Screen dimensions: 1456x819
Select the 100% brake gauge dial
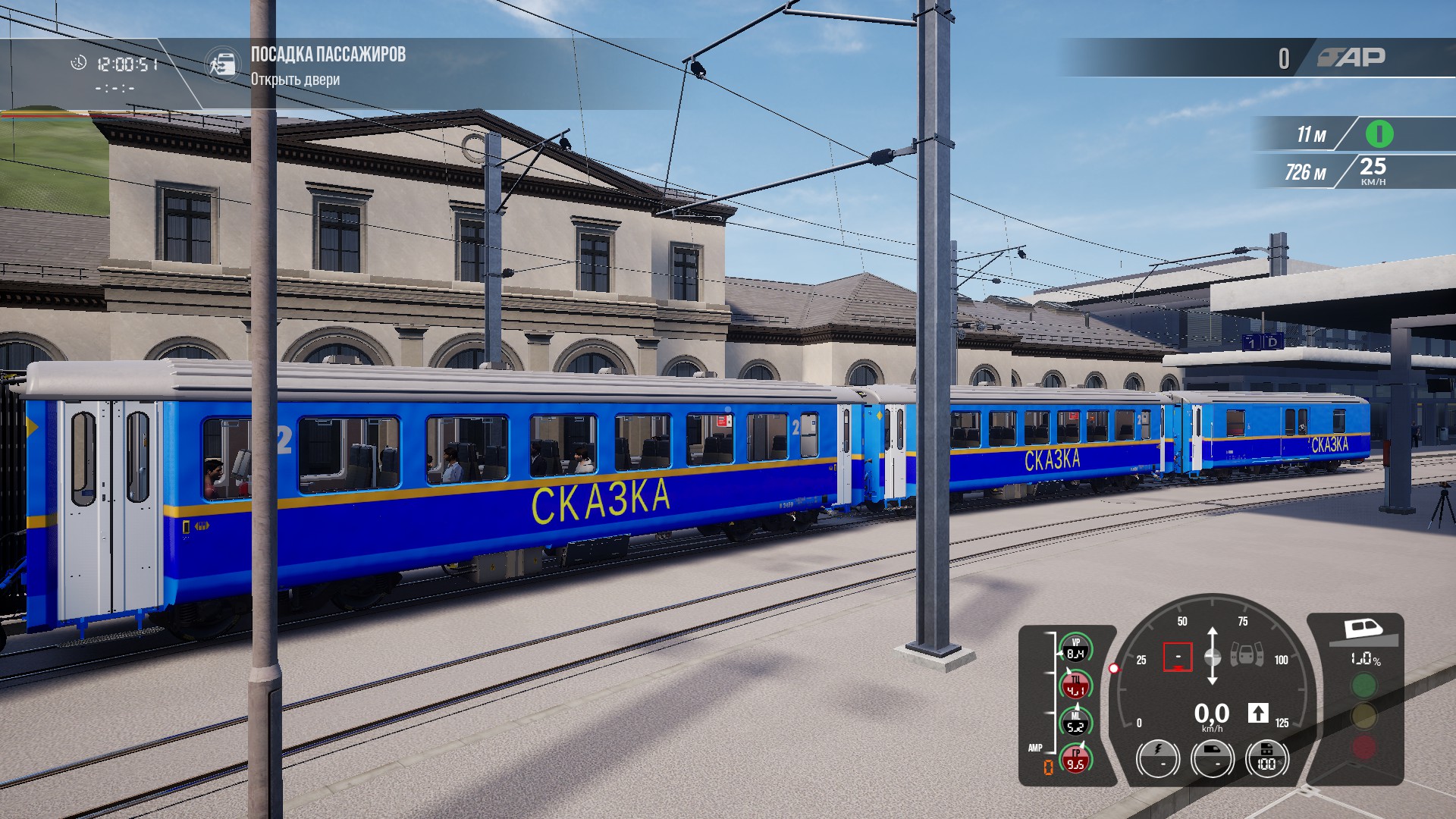pyautogui.click(x=1266, y=758)
